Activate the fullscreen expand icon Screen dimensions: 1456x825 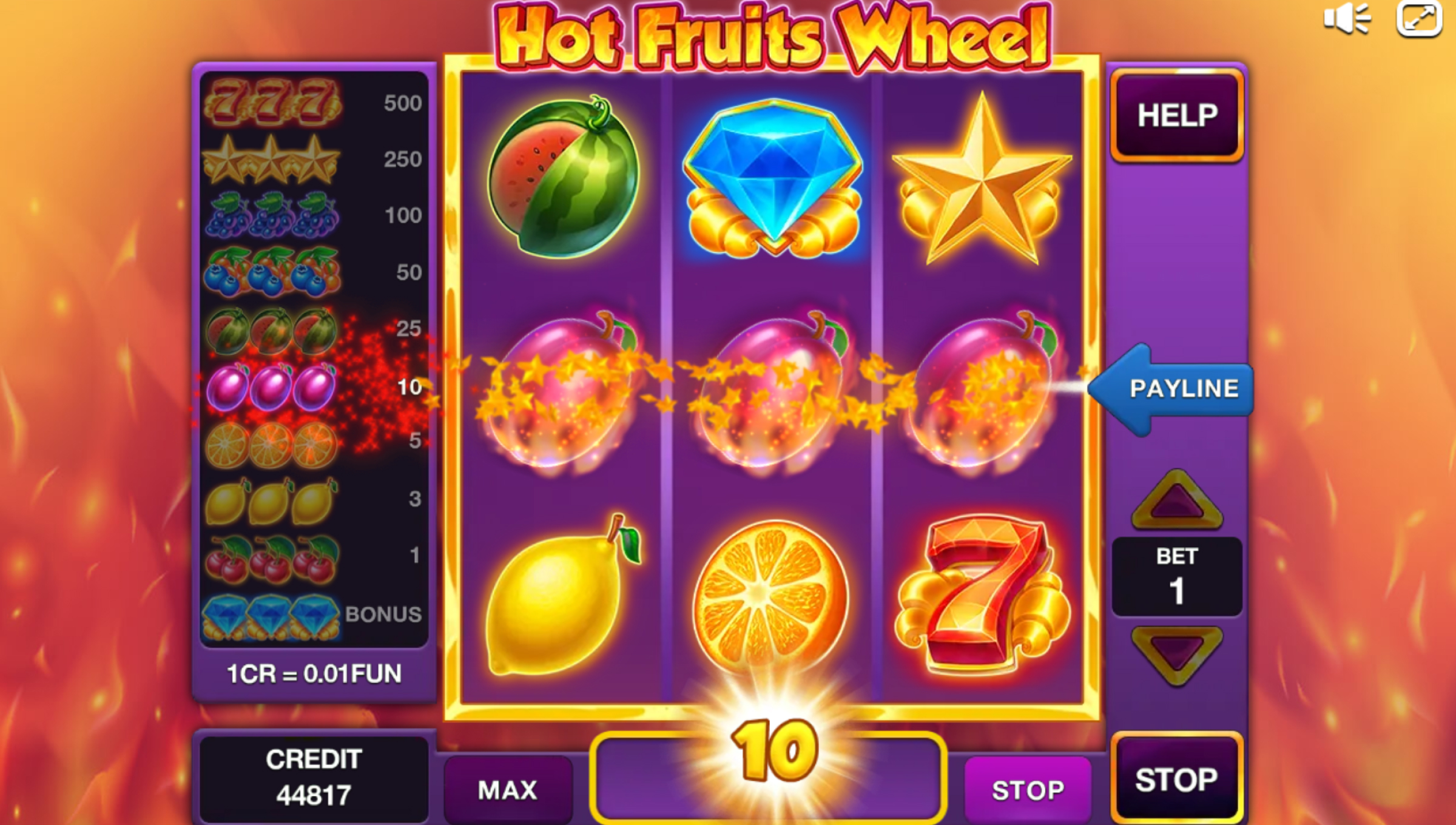(1419, 19)
